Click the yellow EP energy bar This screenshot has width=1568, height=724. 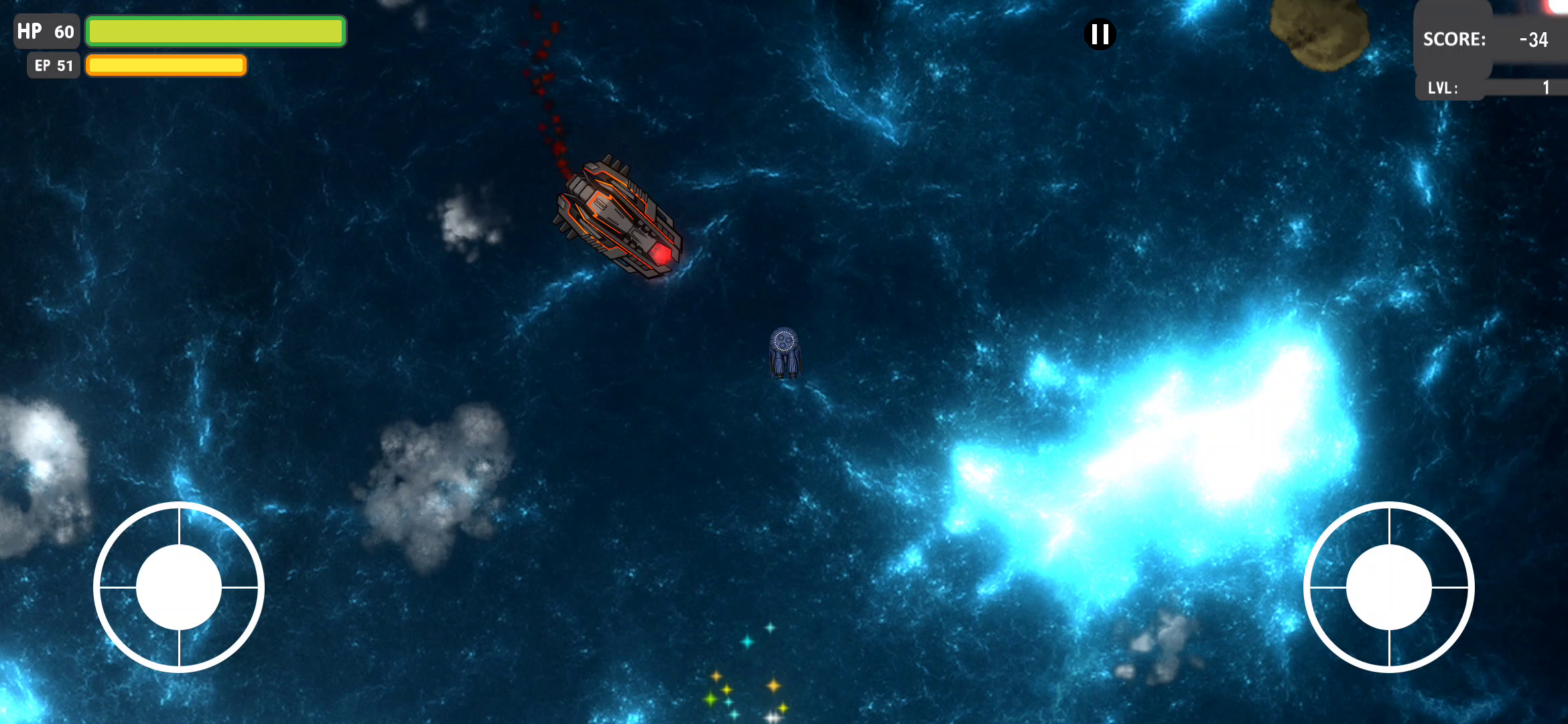tap(166, 65)
